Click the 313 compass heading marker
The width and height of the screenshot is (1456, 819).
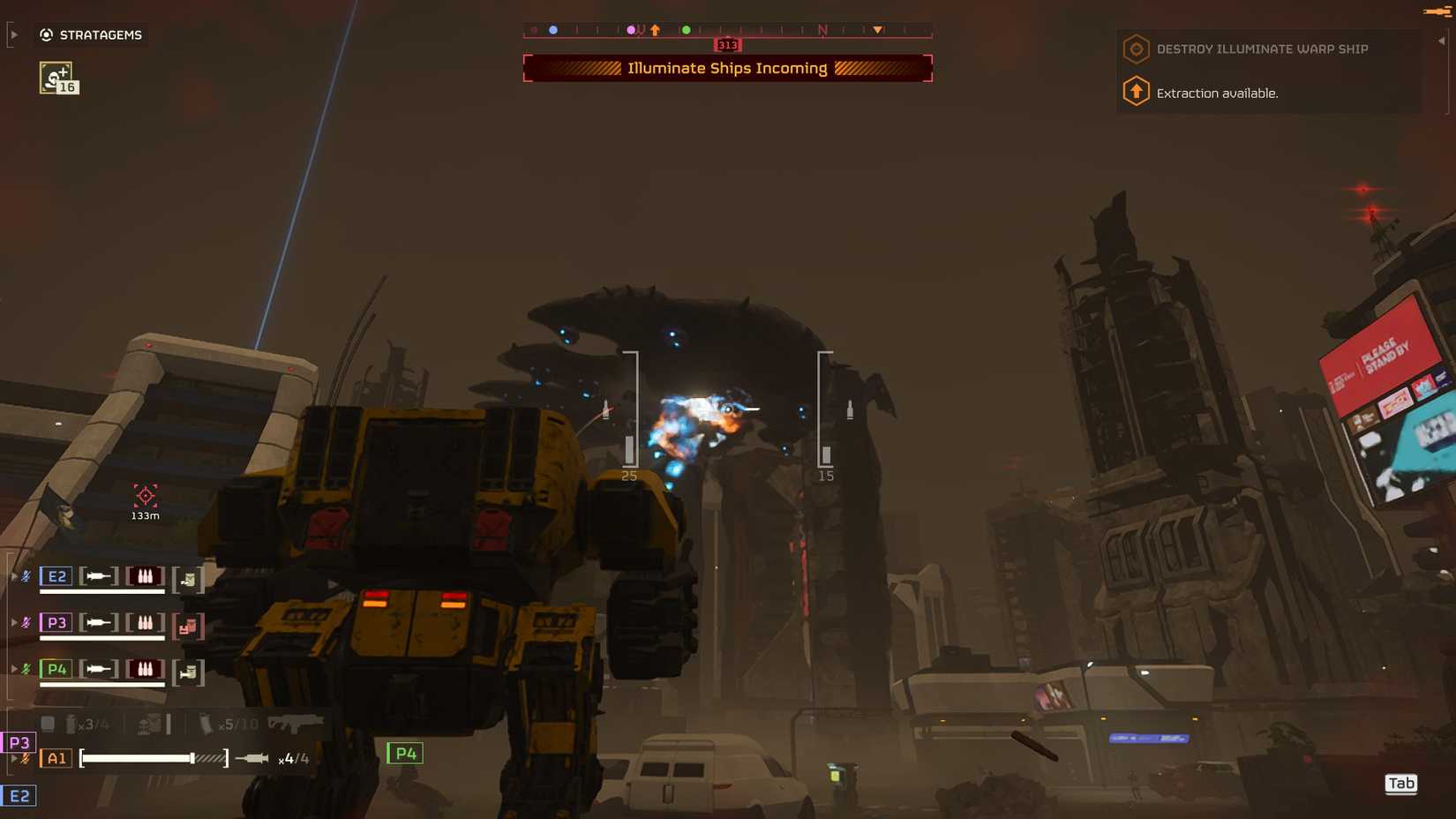click(x=725, y=44)
